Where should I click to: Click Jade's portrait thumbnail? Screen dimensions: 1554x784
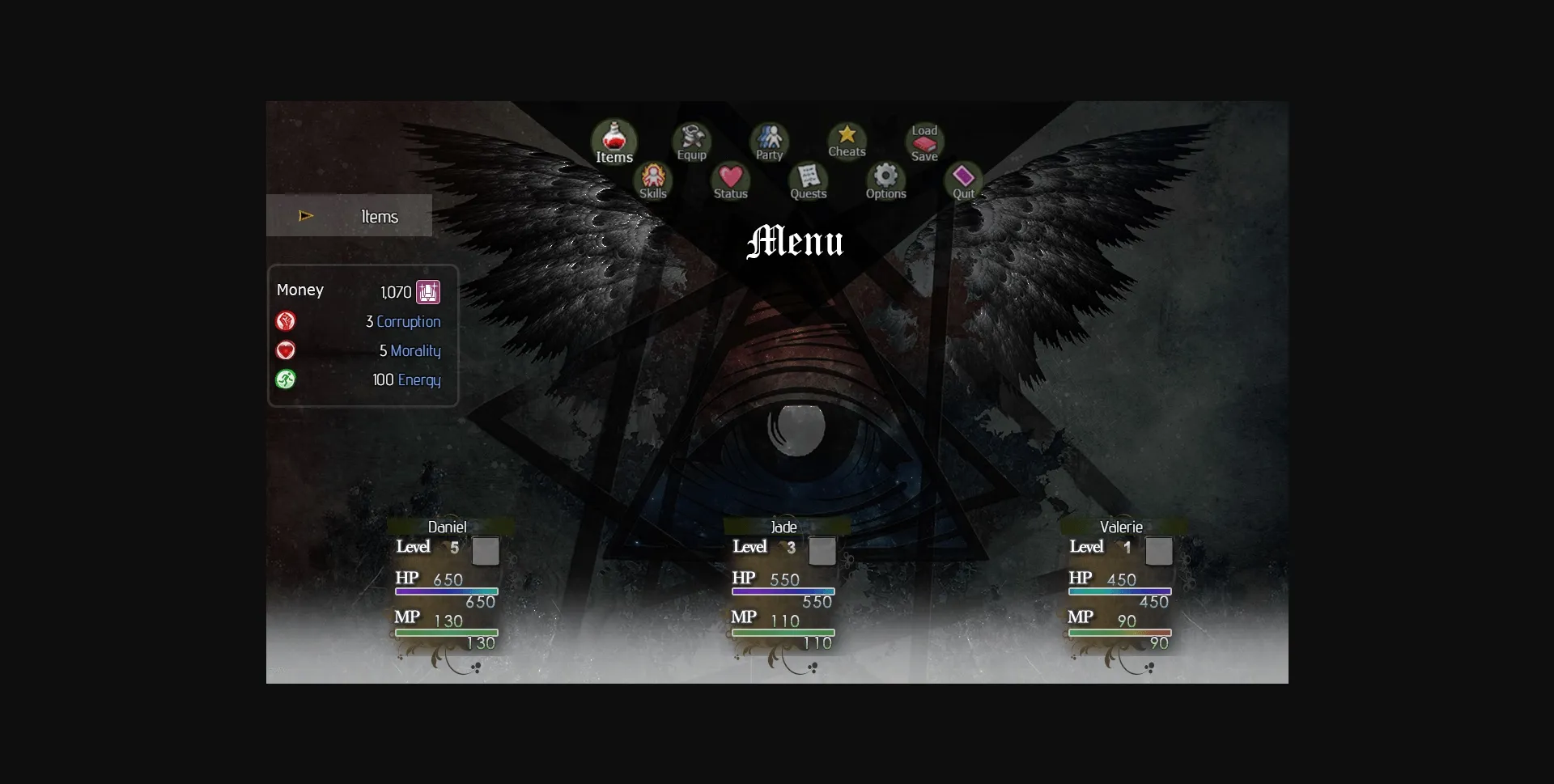(x=822, y=552)
